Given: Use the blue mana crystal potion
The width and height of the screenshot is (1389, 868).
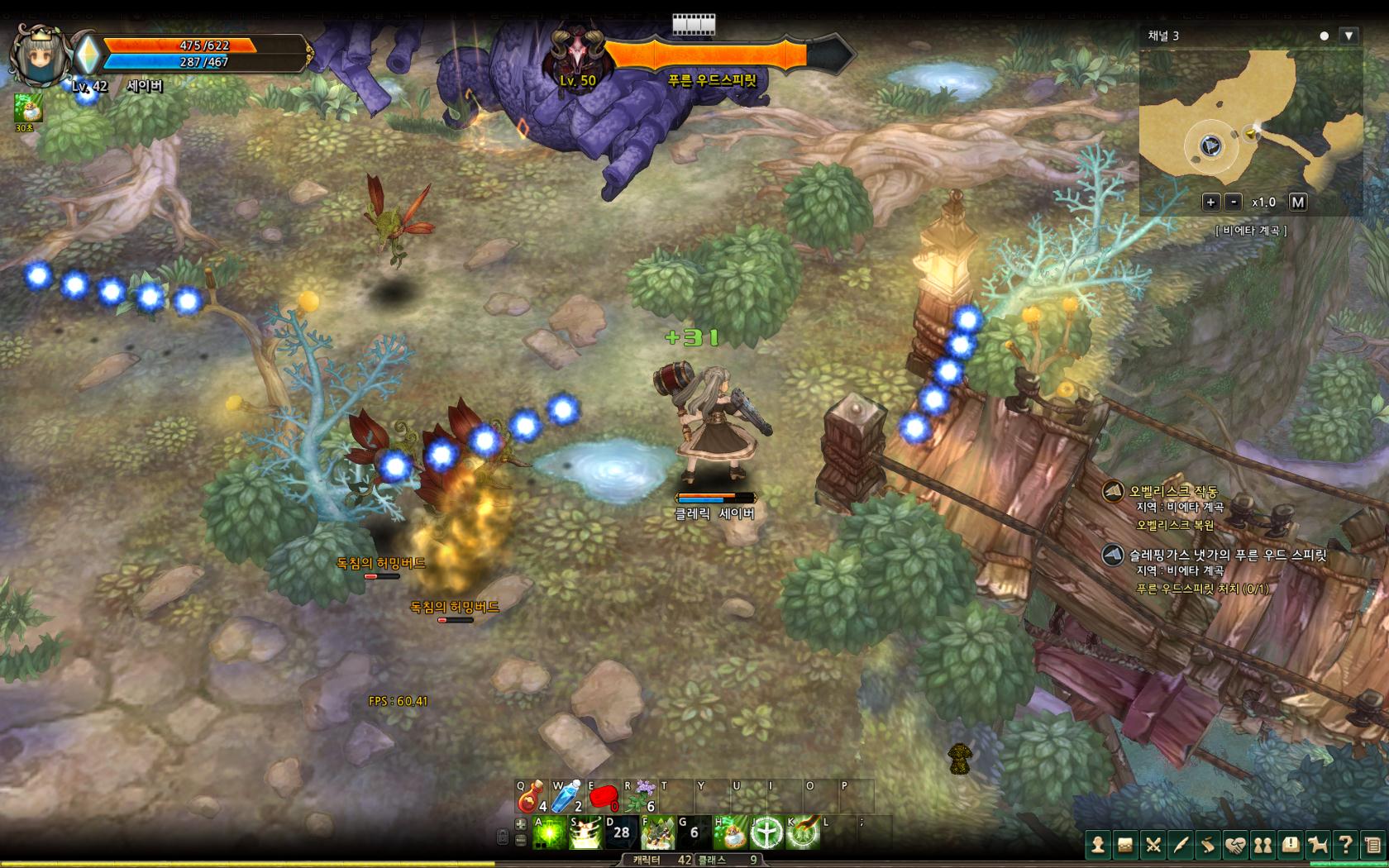Looking at the screenshot, I should tap(566, 796).
